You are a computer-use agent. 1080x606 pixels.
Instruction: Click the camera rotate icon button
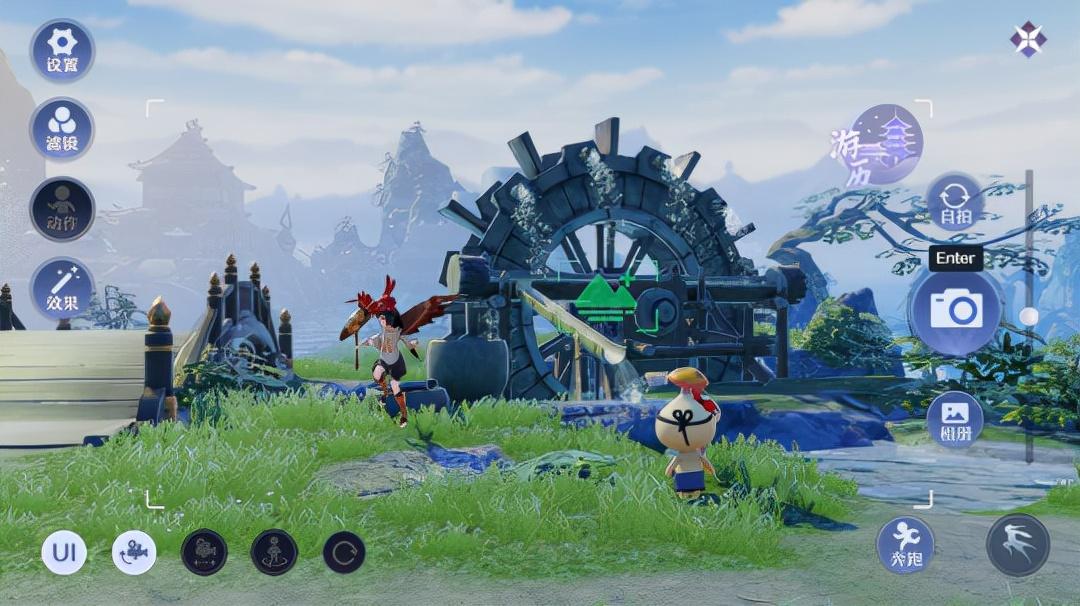click(x=134, y=552)
